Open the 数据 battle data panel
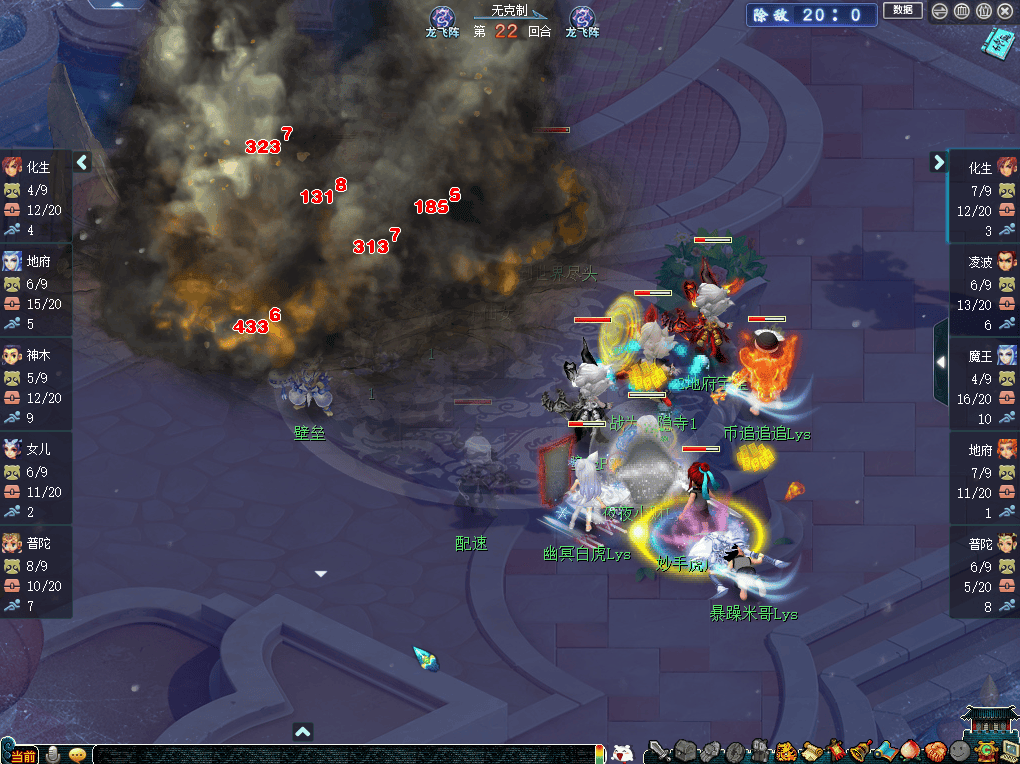The width and height of the screenshot is (1020, 764). click(902, 11)
